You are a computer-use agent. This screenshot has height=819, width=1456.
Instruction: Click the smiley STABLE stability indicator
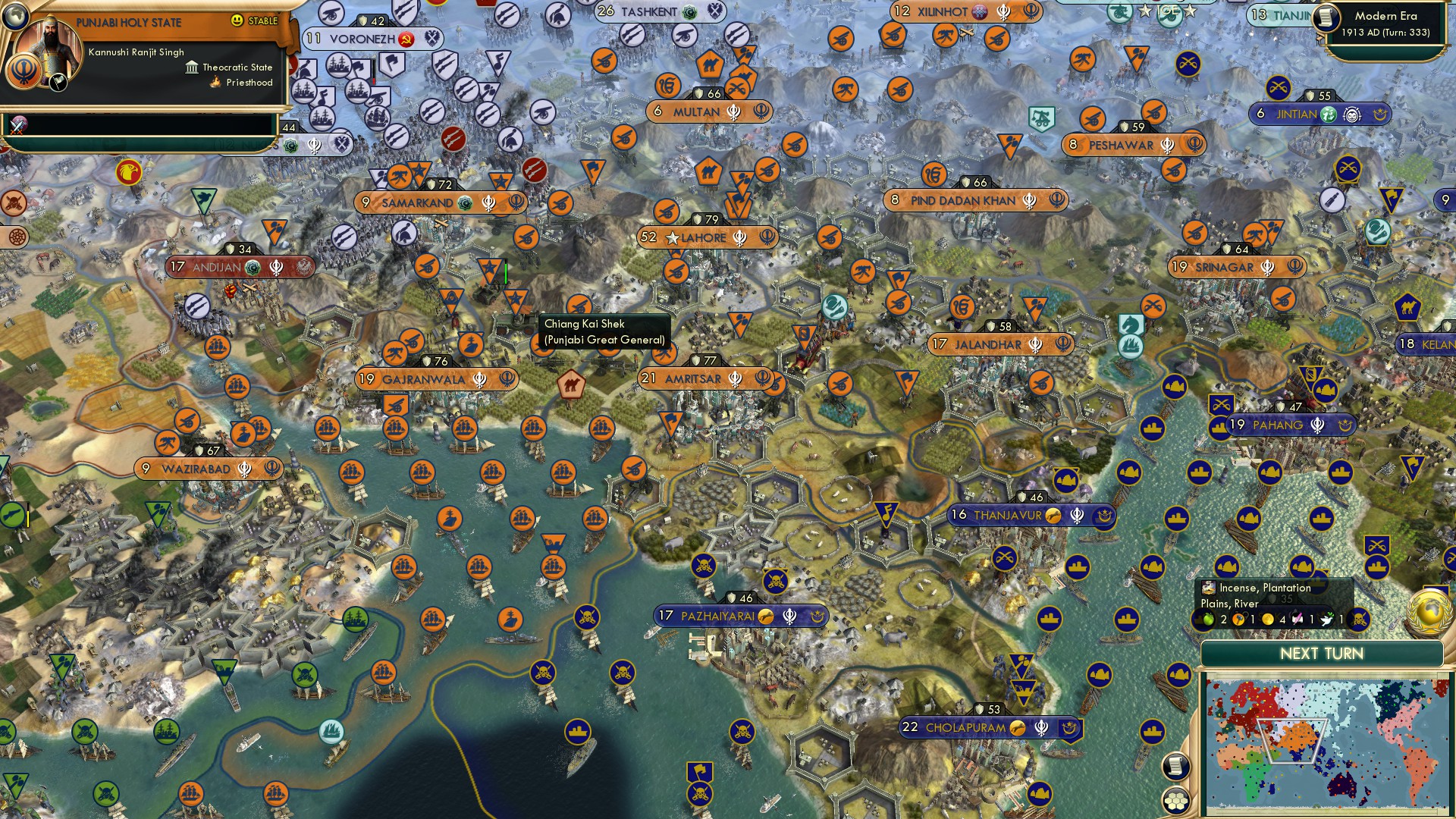point(237,20)
